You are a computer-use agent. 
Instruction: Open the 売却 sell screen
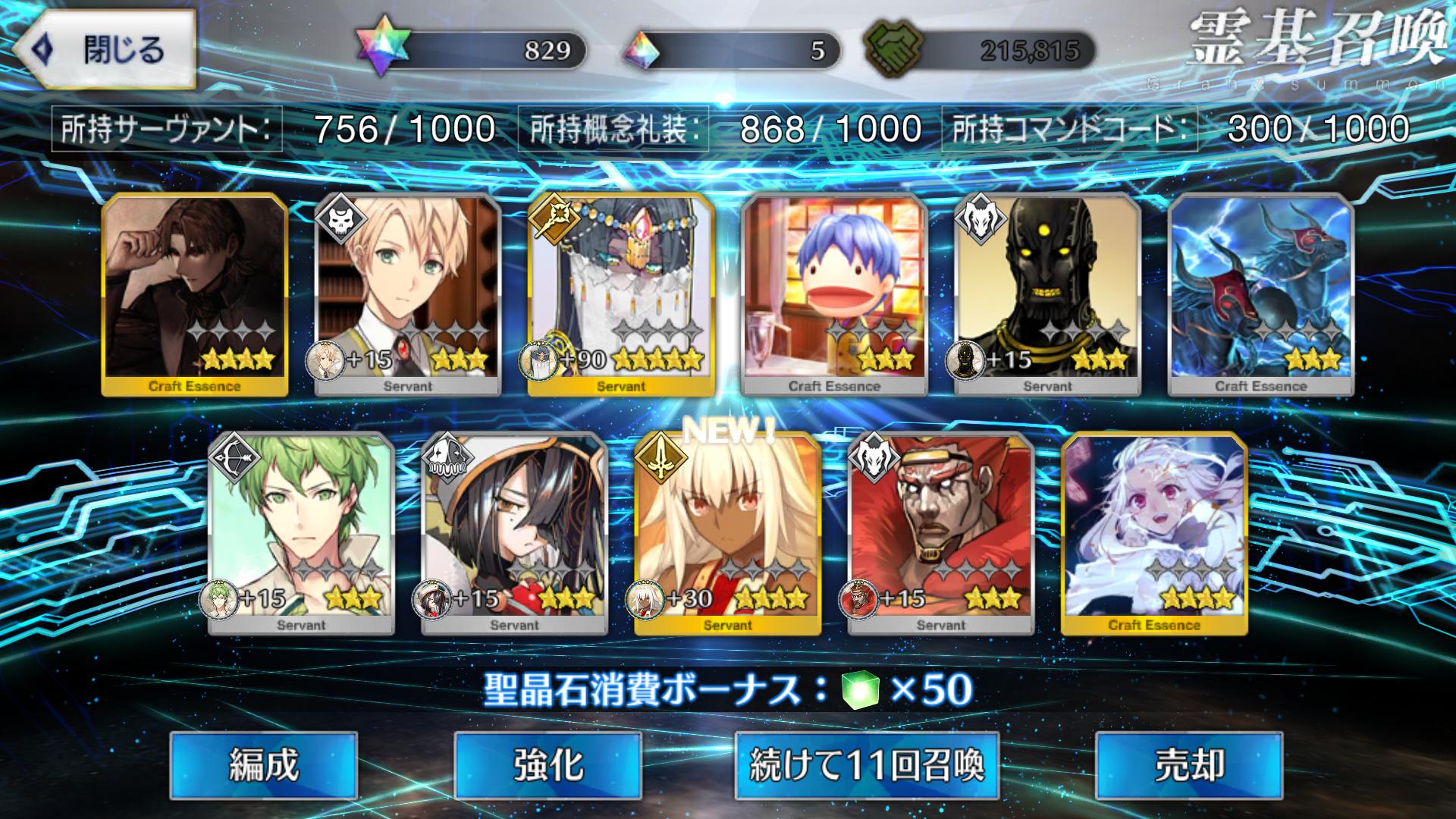[x=1188, y=765]
